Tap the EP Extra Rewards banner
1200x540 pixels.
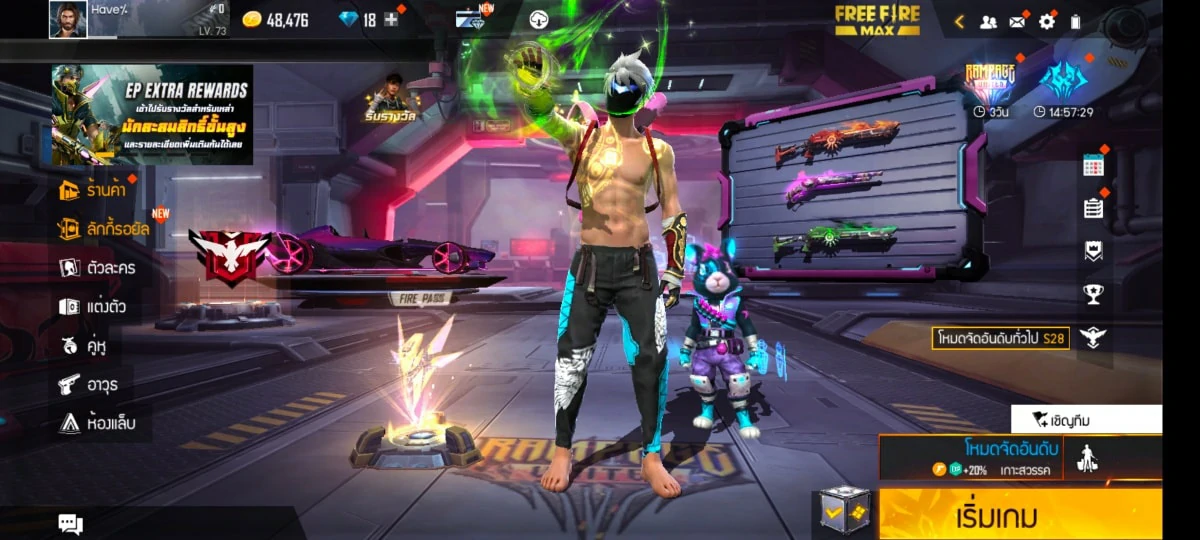pos(152,114)
